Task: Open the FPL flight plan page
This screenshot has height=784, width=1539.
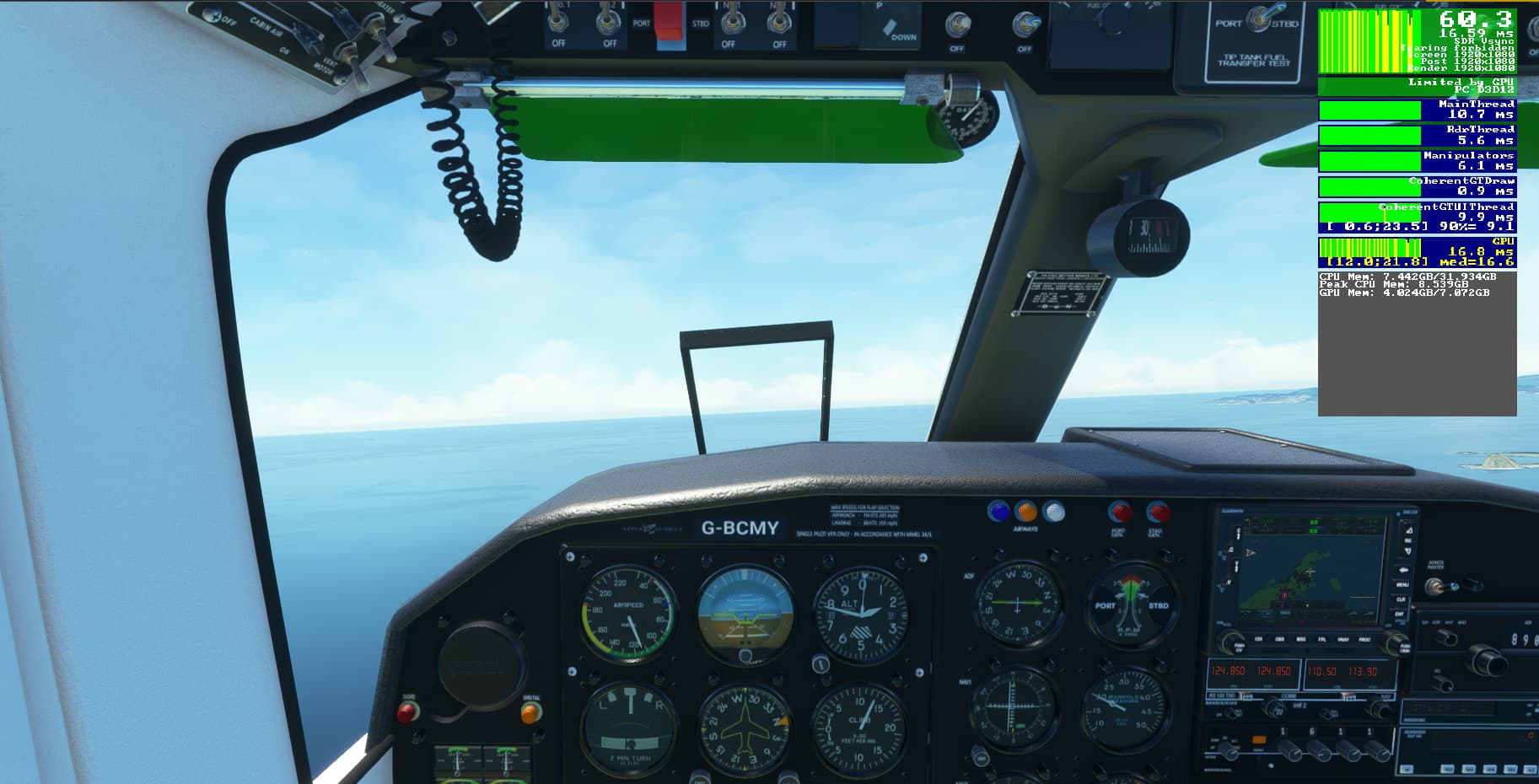Action: tap(1322, 640)
